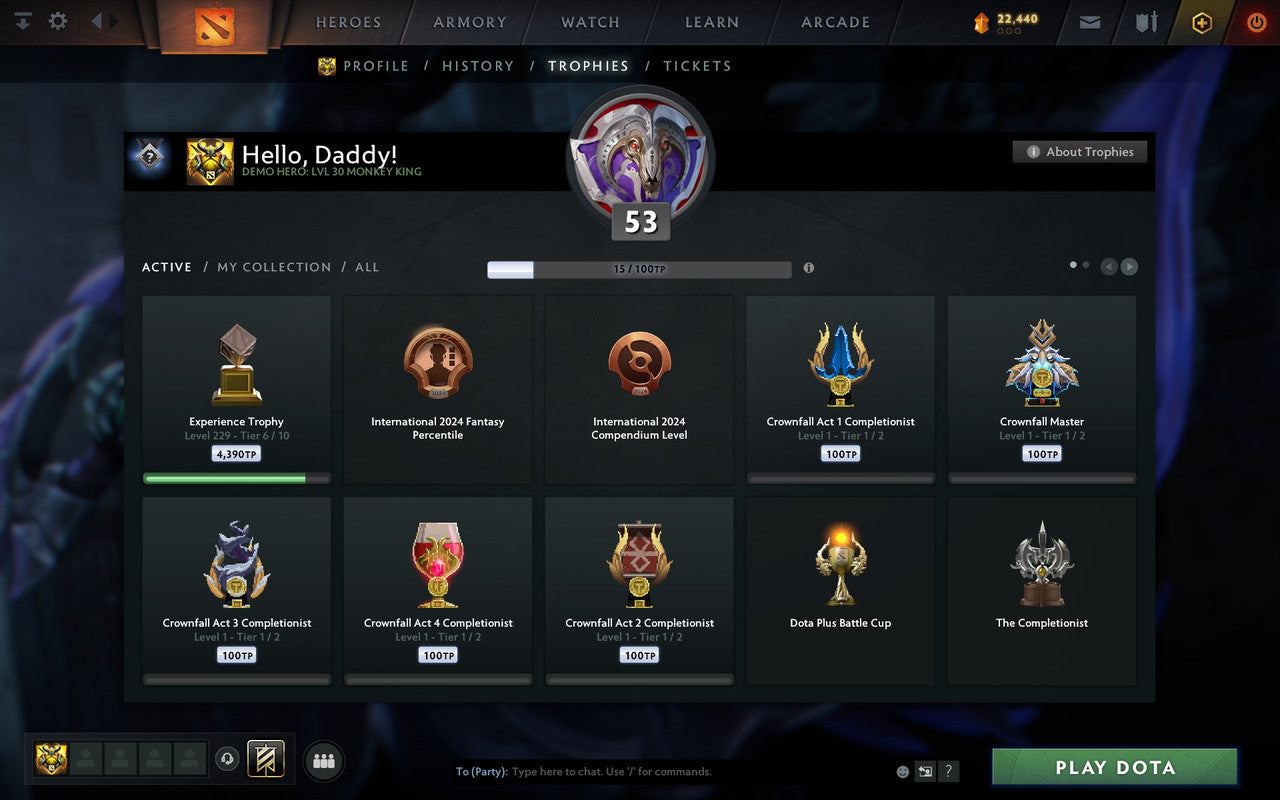1280x800 pixels.
Task: Toggle voice chat with the headset icon
Action: click(x=228, y=760)
